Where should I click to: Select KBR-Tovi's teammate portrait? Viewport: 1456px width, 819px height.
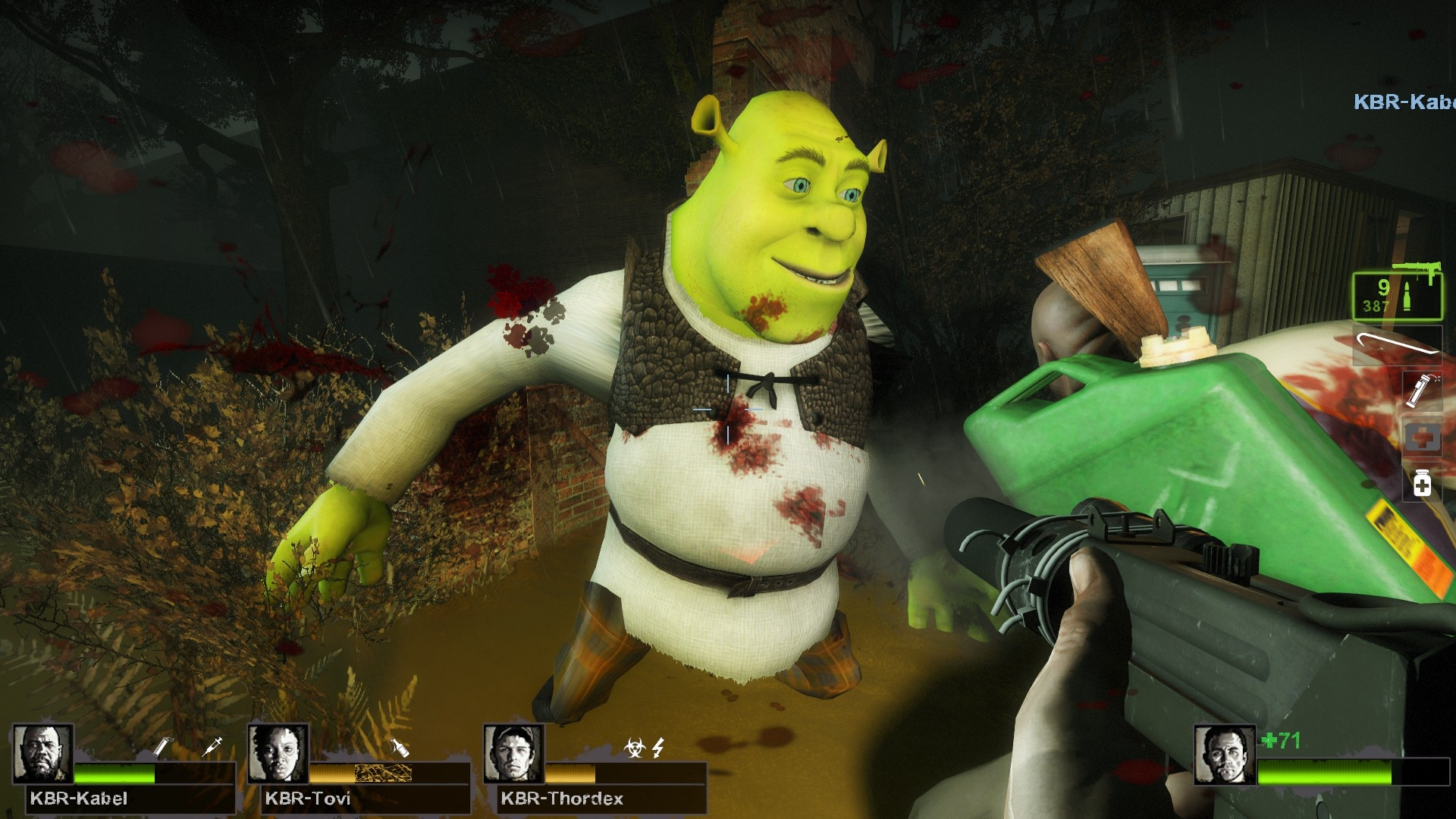tap(278, 755)
